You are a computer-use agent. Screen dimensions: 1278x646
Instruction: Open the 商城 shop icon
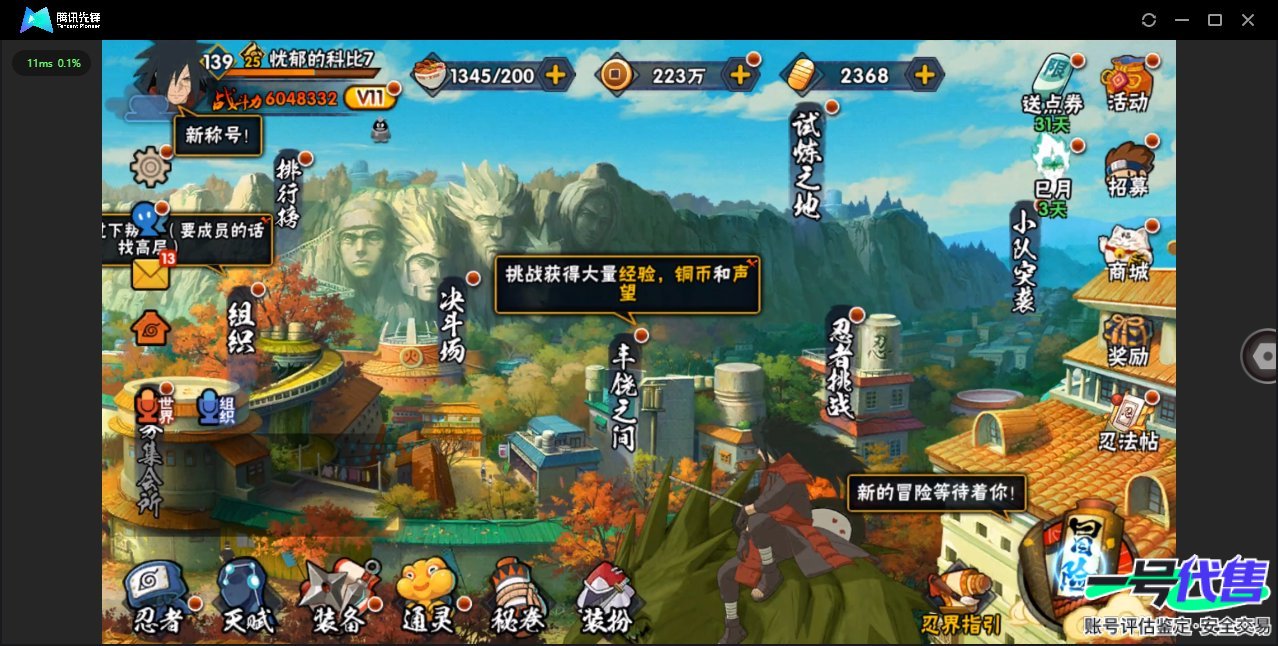coord(1127,254)
